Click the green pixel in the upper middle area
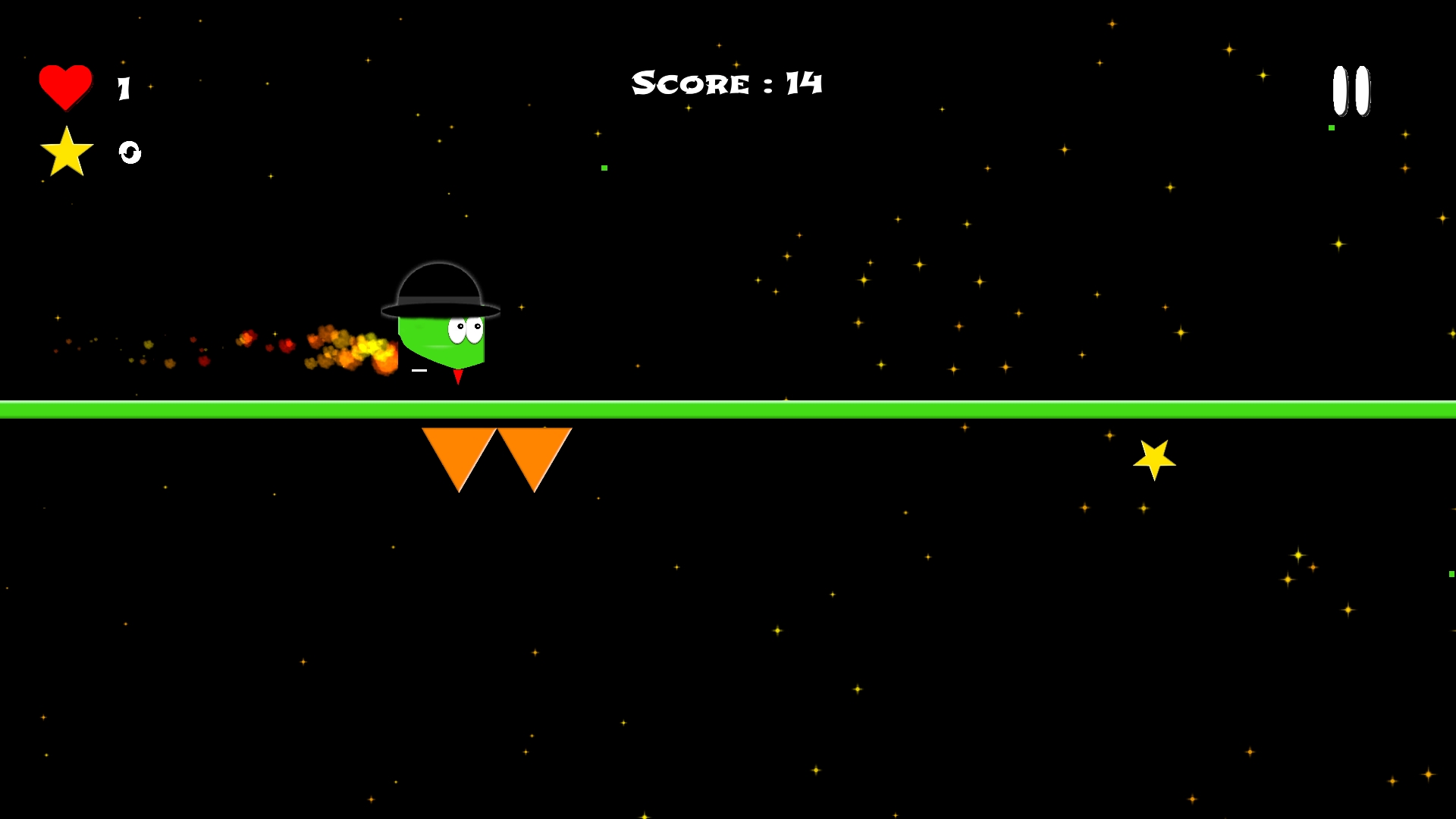 click(604, 166)
